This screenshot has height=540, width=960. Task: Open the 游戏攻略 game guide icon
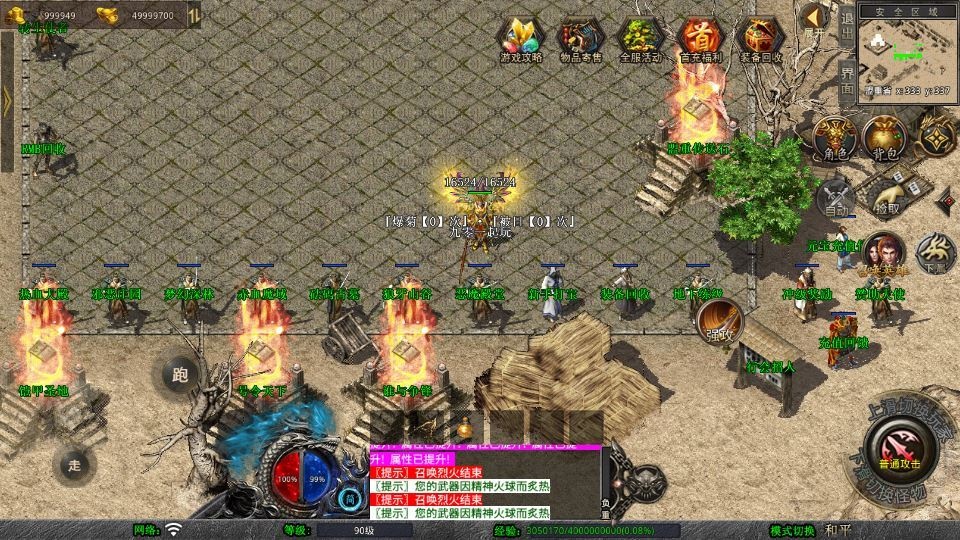coord(521,39)
